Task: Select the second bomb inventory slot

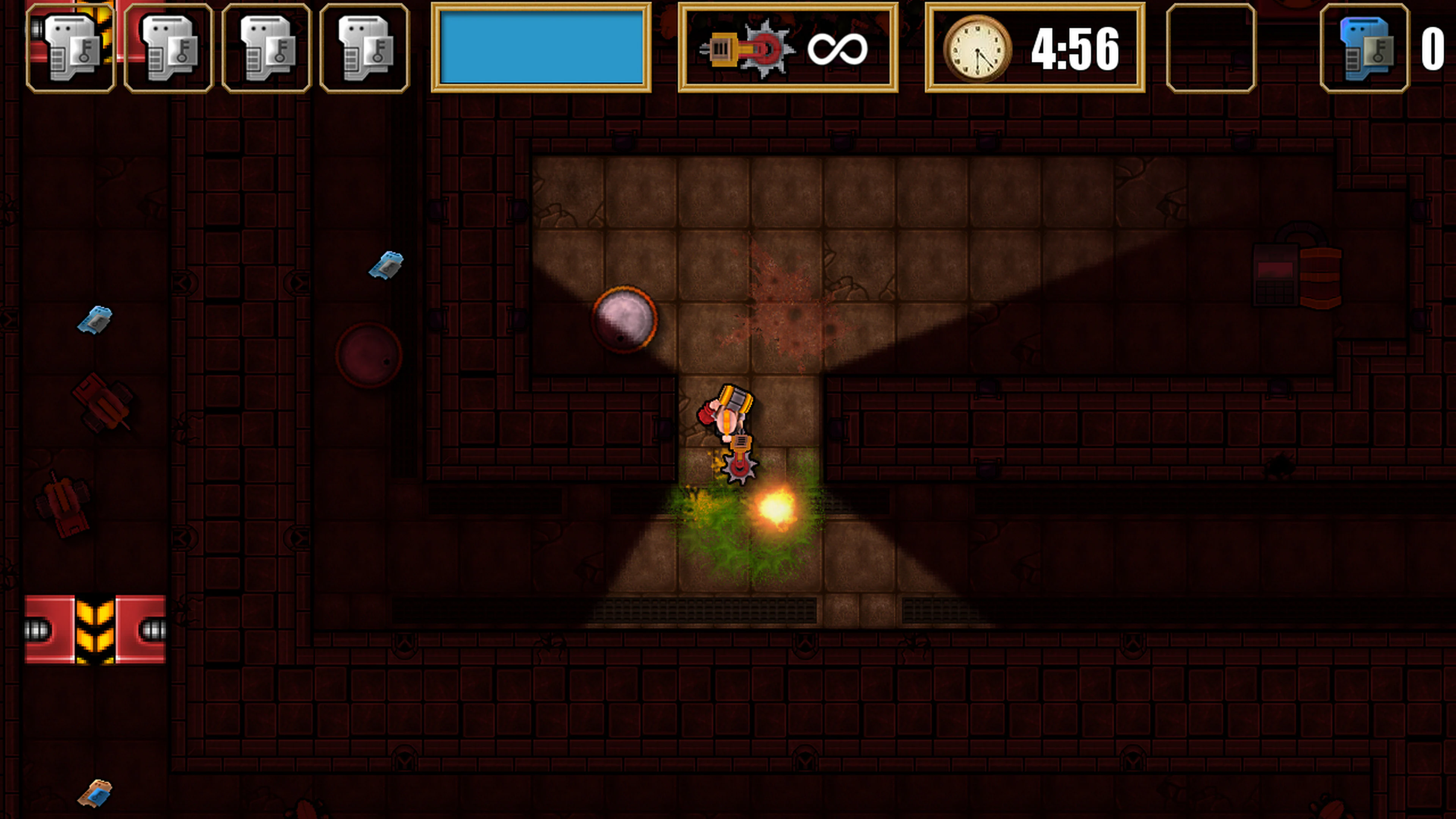Action: coord(168,48)
